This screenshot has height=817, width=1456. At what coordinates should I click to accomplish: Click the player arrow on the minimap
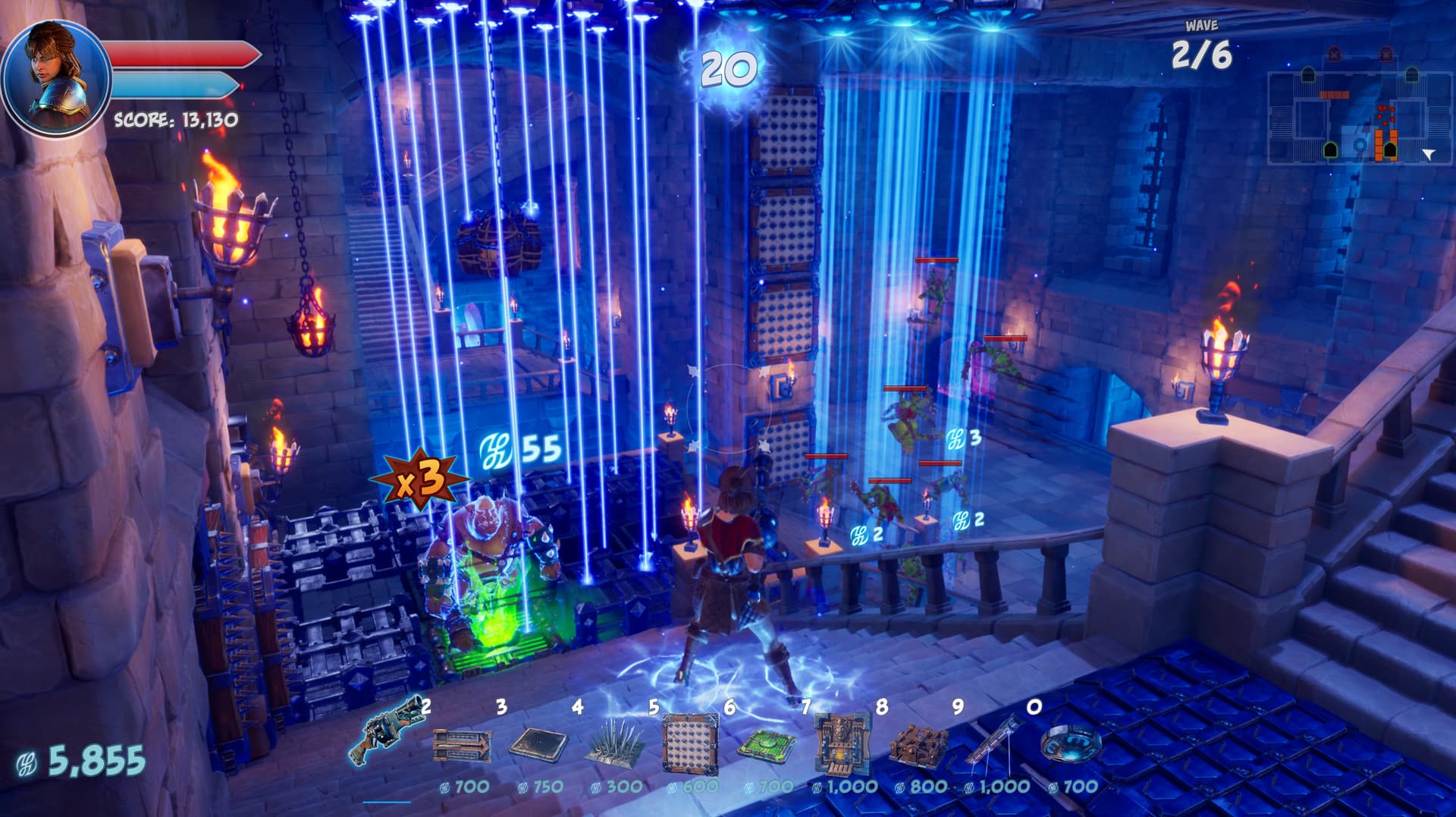[1428, 154]
